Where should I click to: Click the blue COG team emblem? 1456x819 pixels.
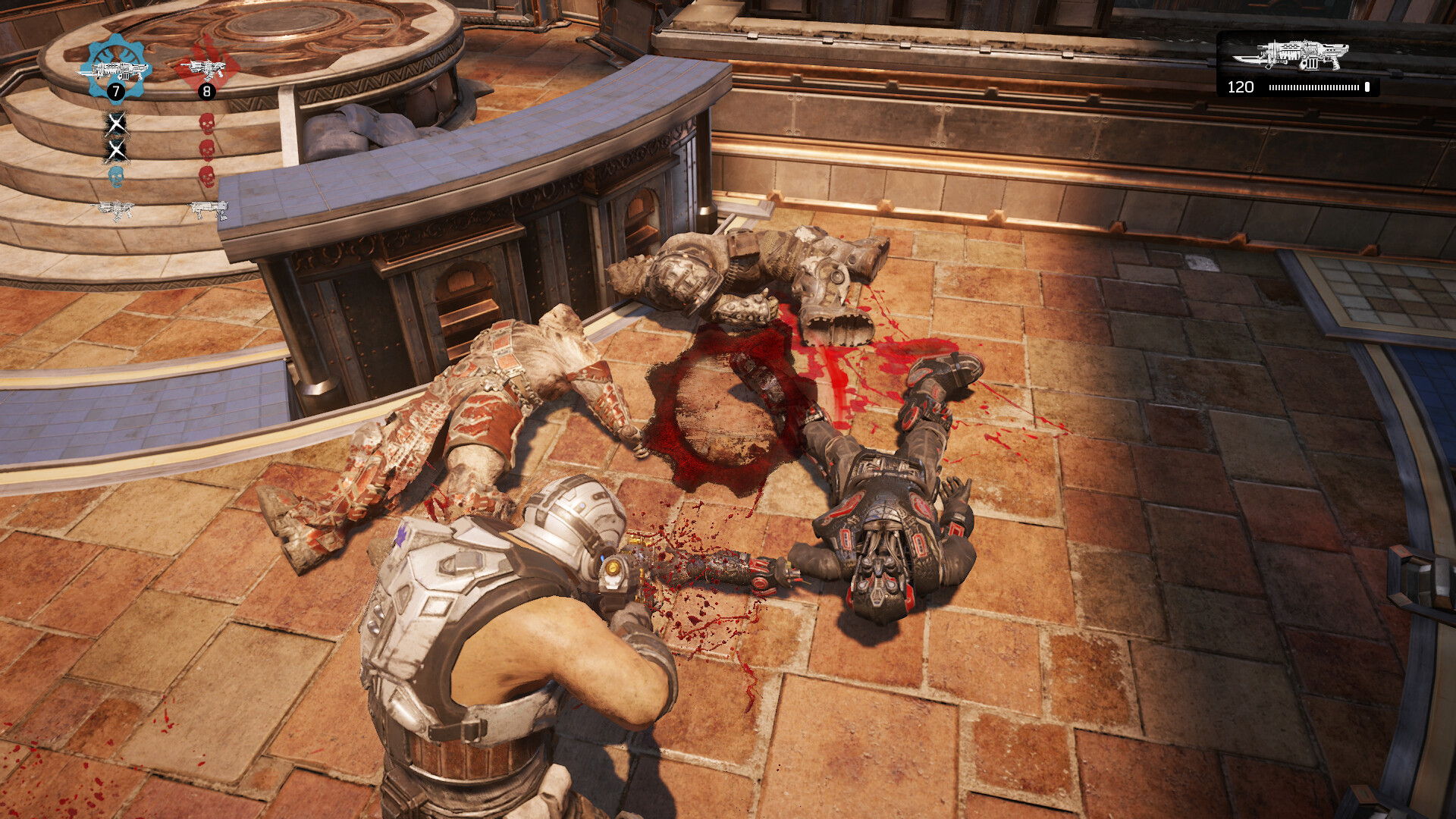pos(115,67)
